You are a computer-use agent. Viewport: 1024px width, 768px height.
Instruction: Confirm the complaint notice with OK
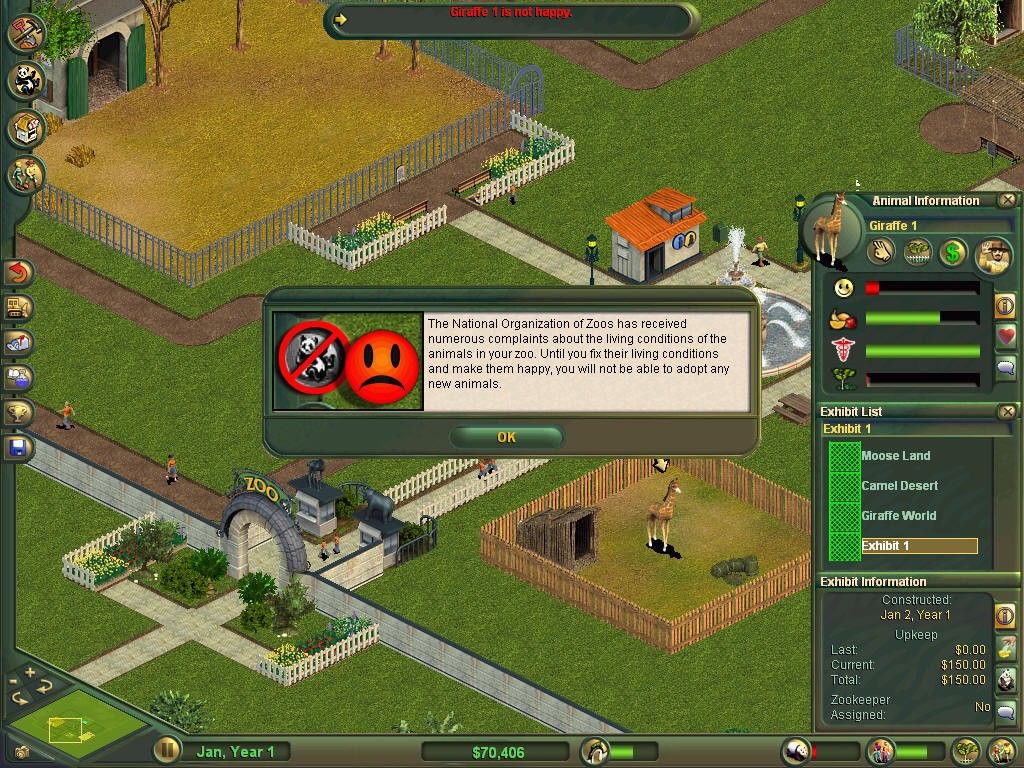coord(506,437)
